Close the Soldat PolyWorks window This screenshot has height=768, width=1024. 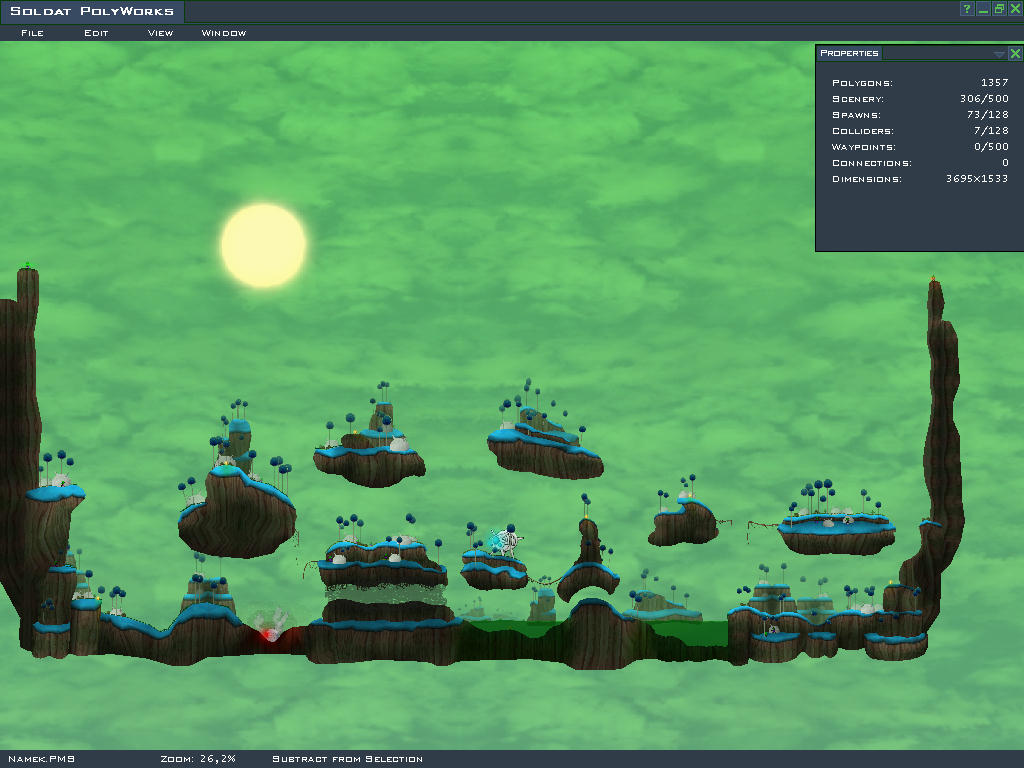(x=1015, y=9)
